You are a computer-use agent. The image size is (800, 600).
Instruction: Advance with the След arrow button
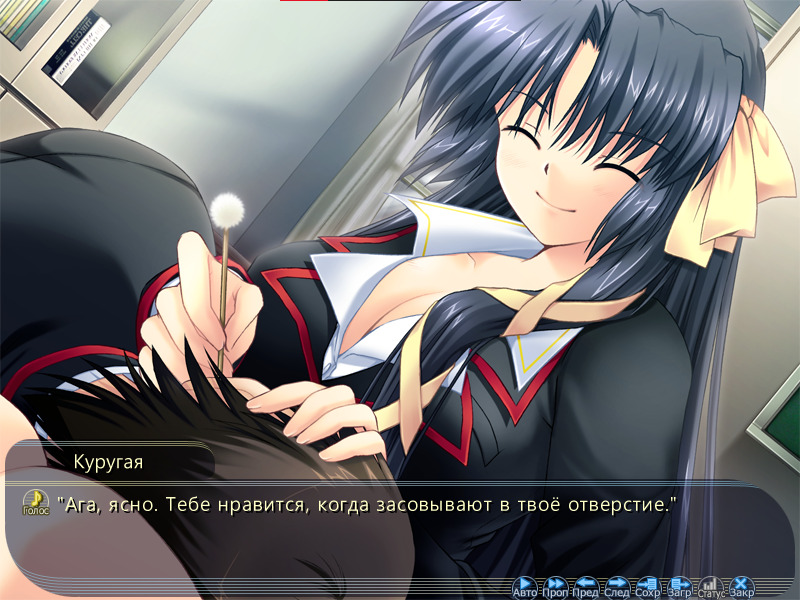tap(617, 586)
